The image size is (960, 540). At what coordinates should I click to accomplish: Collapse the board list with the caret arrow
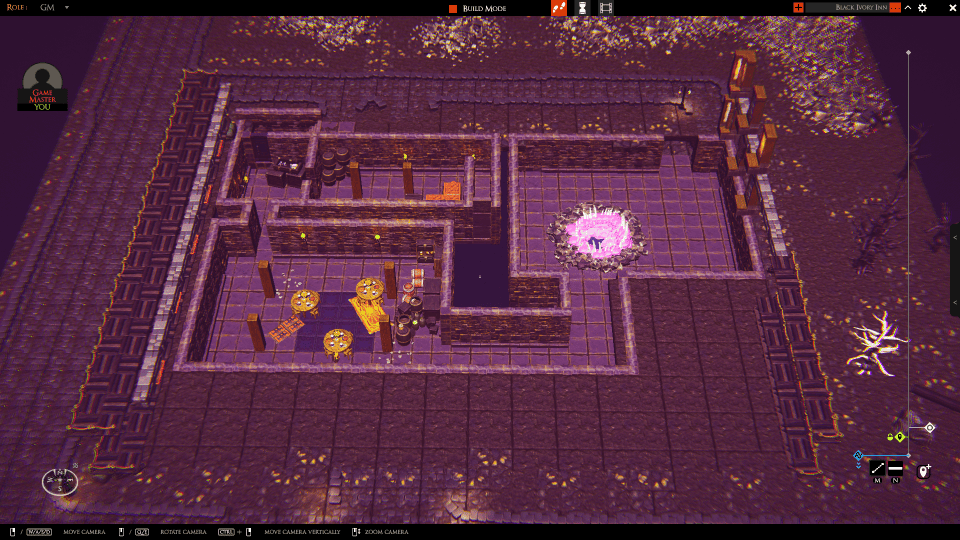point(907,8)
